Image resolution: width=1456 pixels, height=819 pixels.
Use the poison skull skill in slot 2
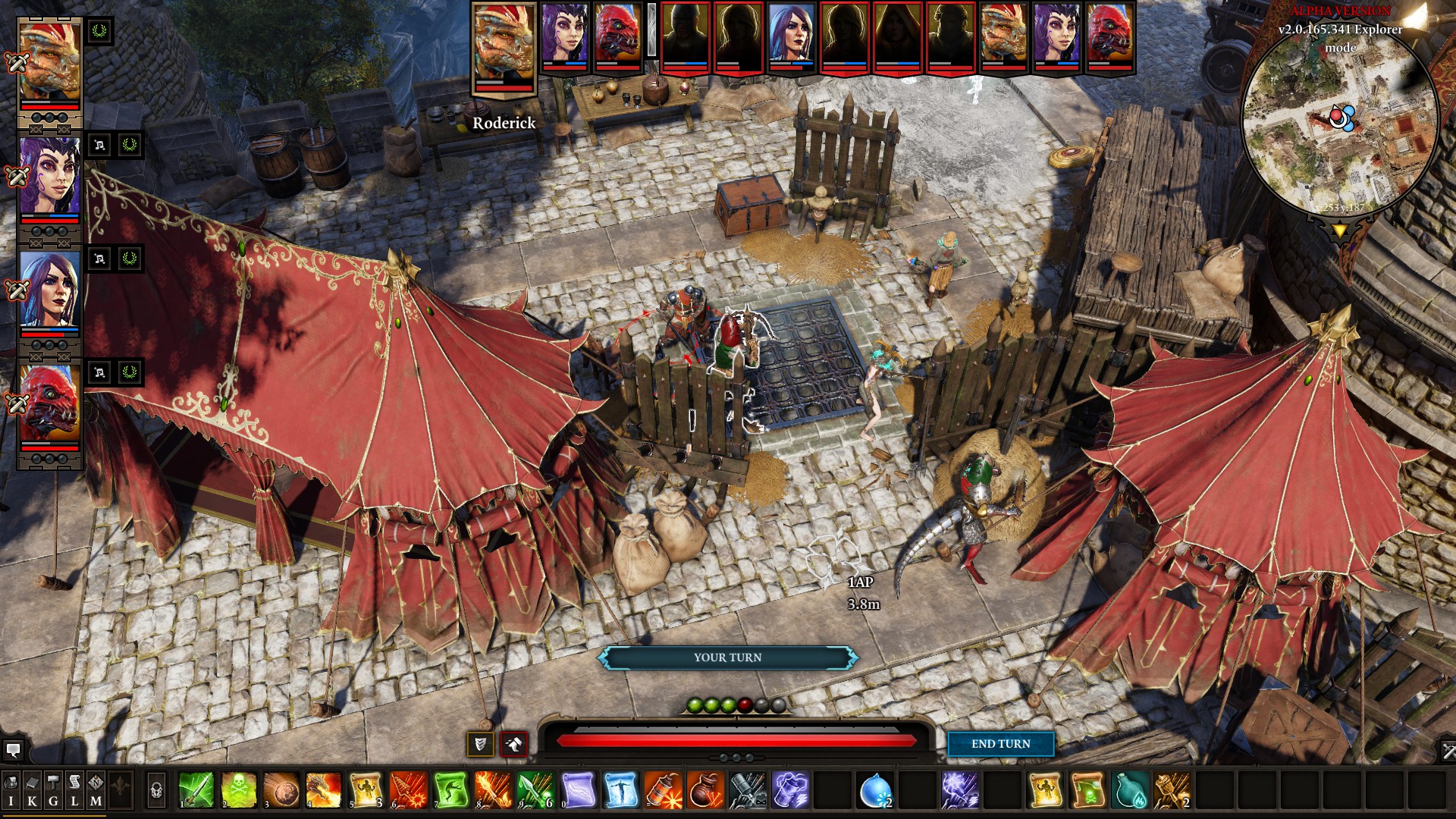pyautogui.click(x=238, y=790)
